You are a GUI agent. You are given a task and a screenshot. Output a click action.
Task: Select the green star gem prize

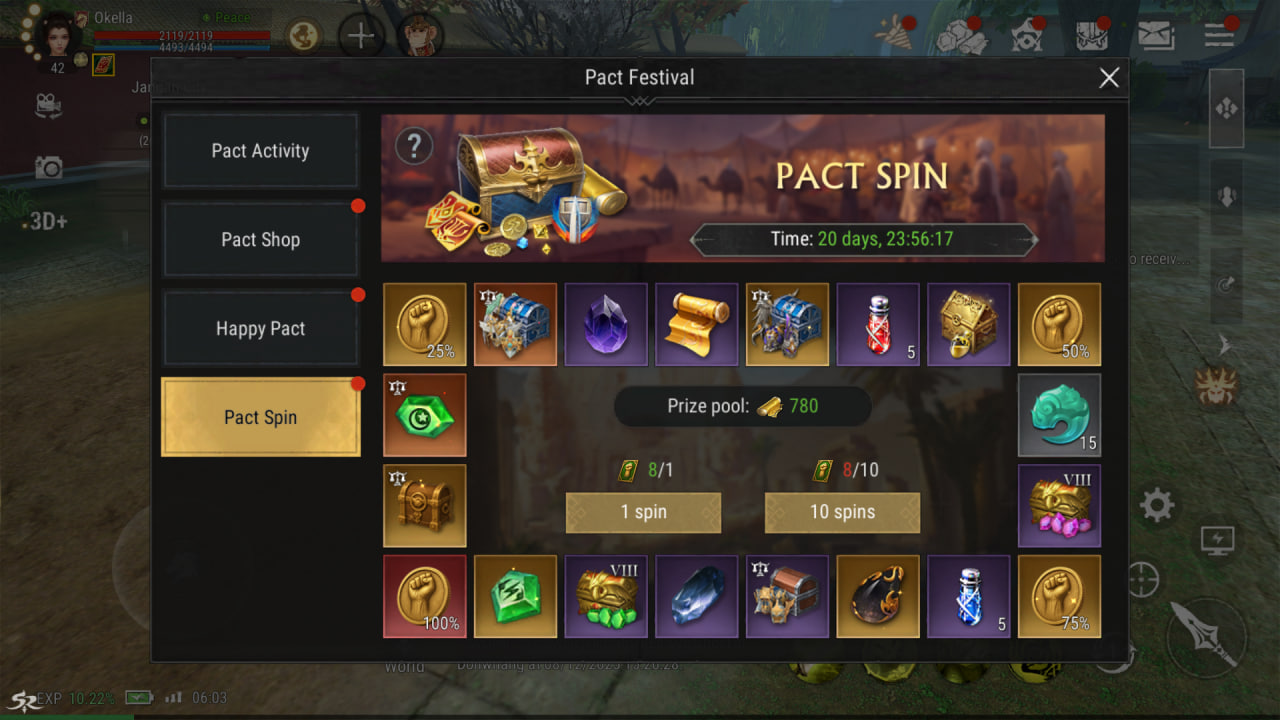[x=425, y=415]
